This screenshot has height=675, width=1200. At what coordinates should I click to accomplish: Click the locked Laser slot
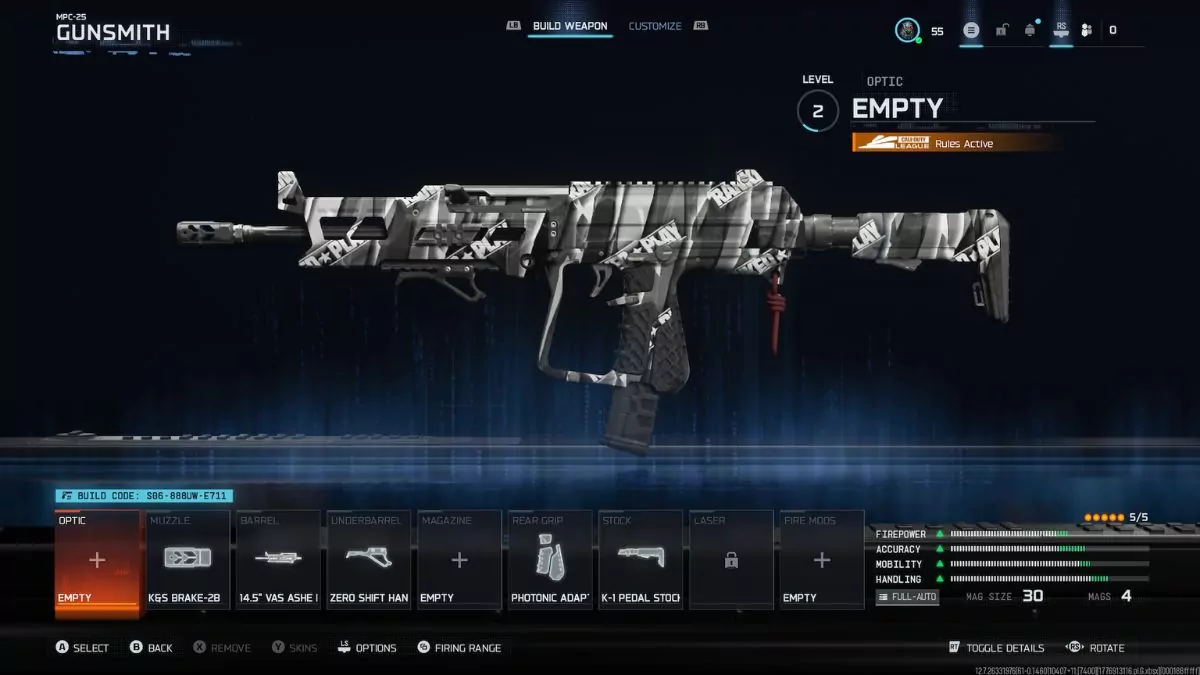[x=731, y=560]
